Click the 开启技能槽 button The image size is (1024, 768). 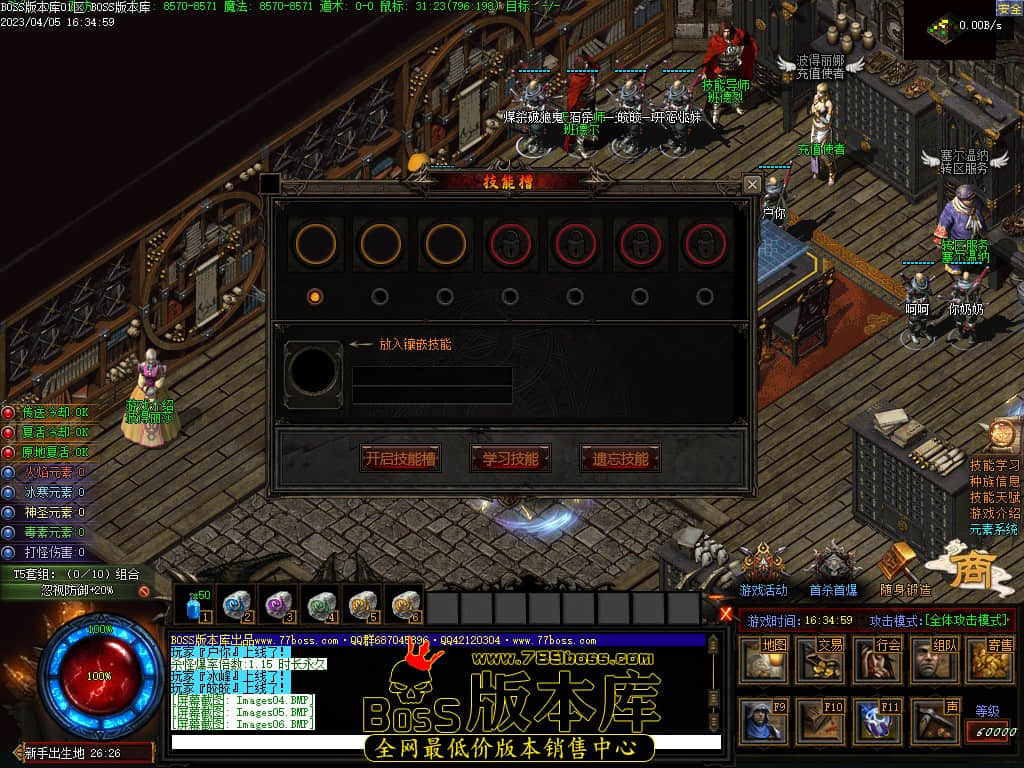point(400,459)
